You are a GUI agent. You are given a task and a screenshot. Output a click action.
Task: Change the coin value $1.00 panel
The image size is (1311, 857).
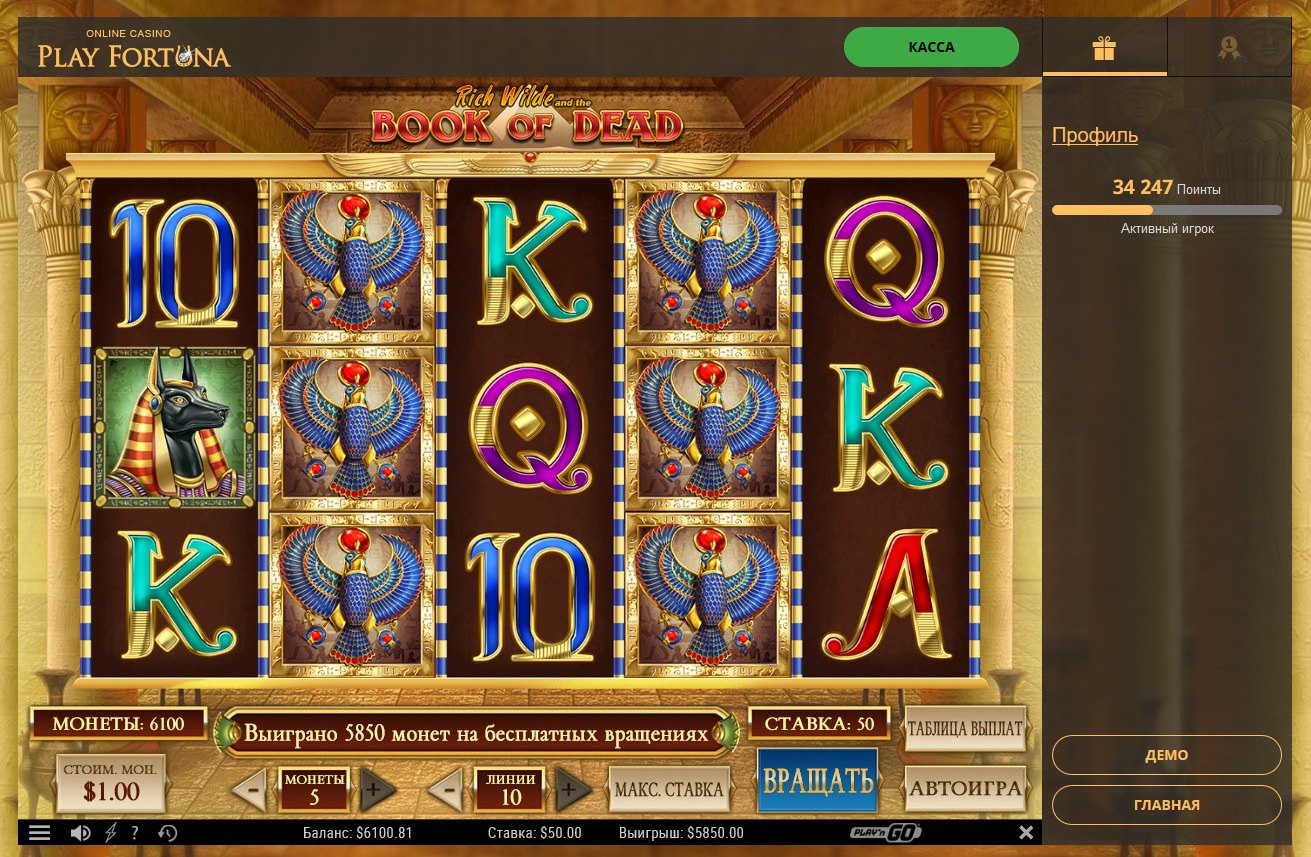point(111,783)
